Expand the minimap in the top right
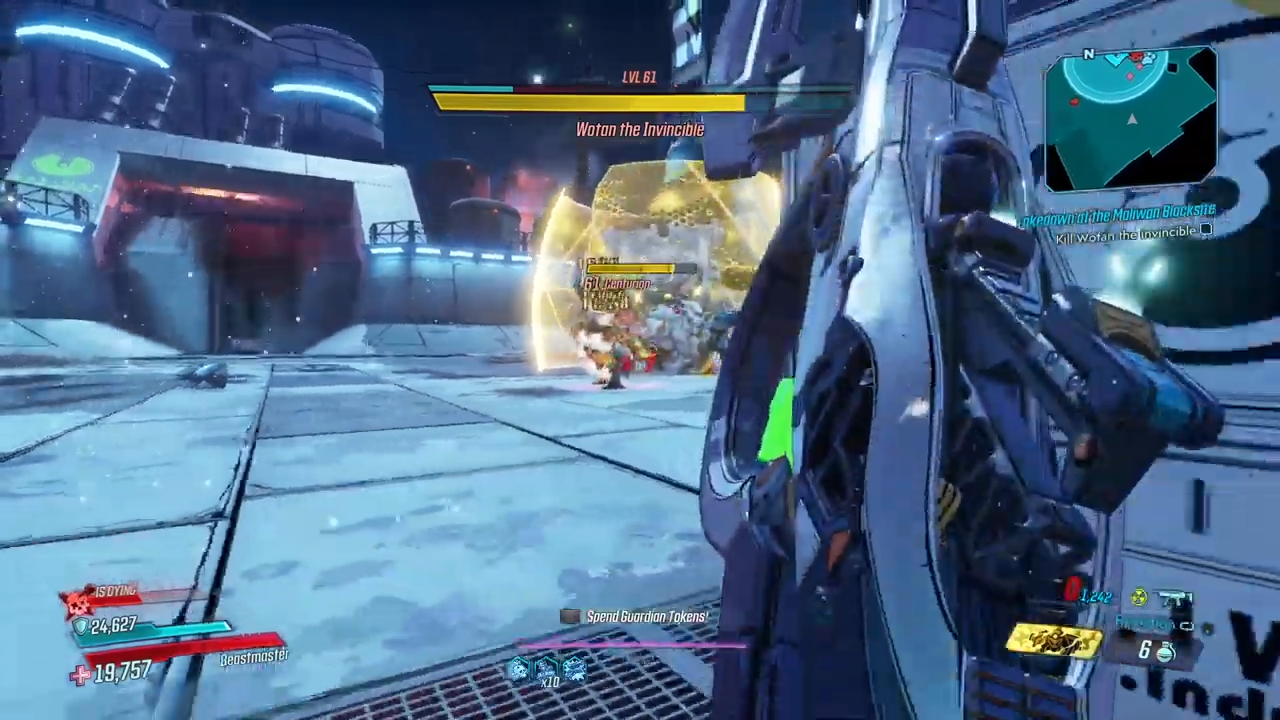 (1133, 118)
